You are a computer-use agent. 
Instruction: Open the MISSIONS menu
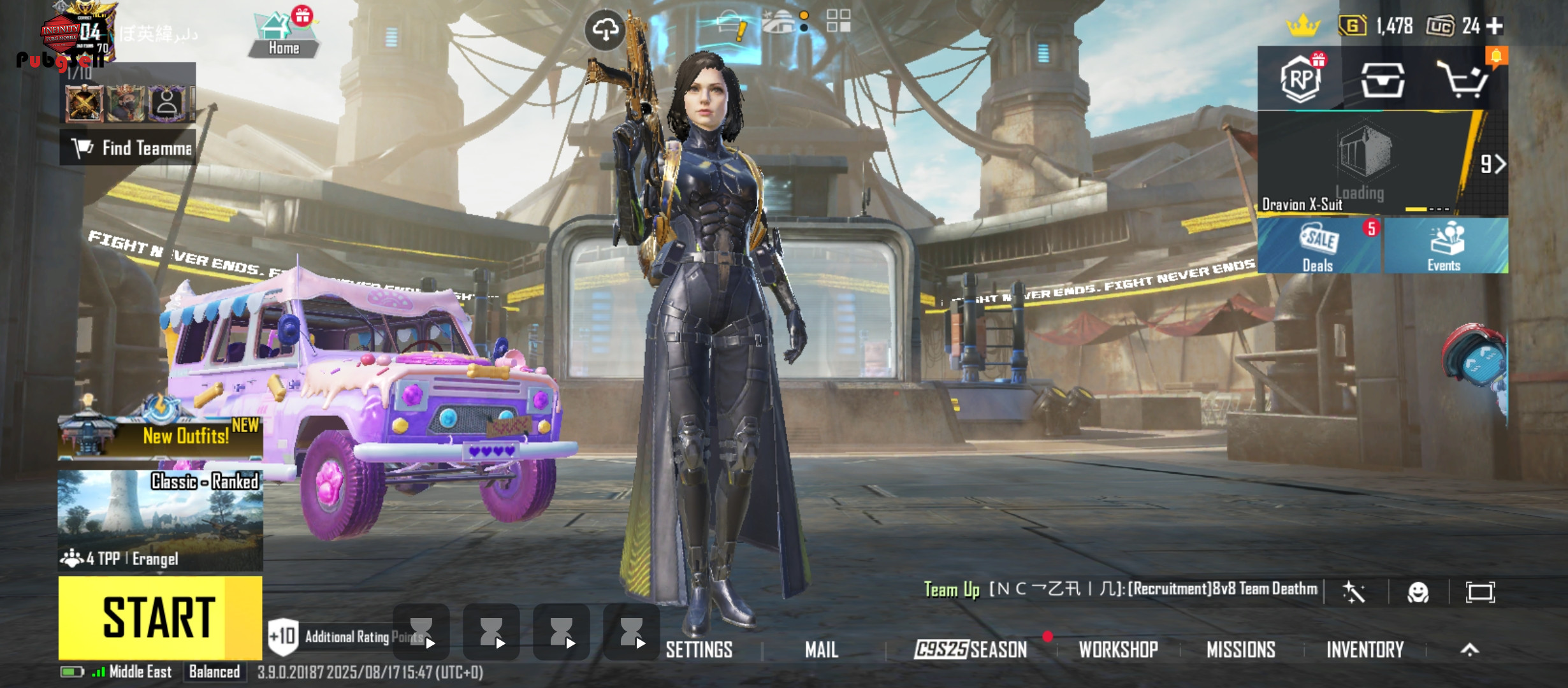(1240, 650)
